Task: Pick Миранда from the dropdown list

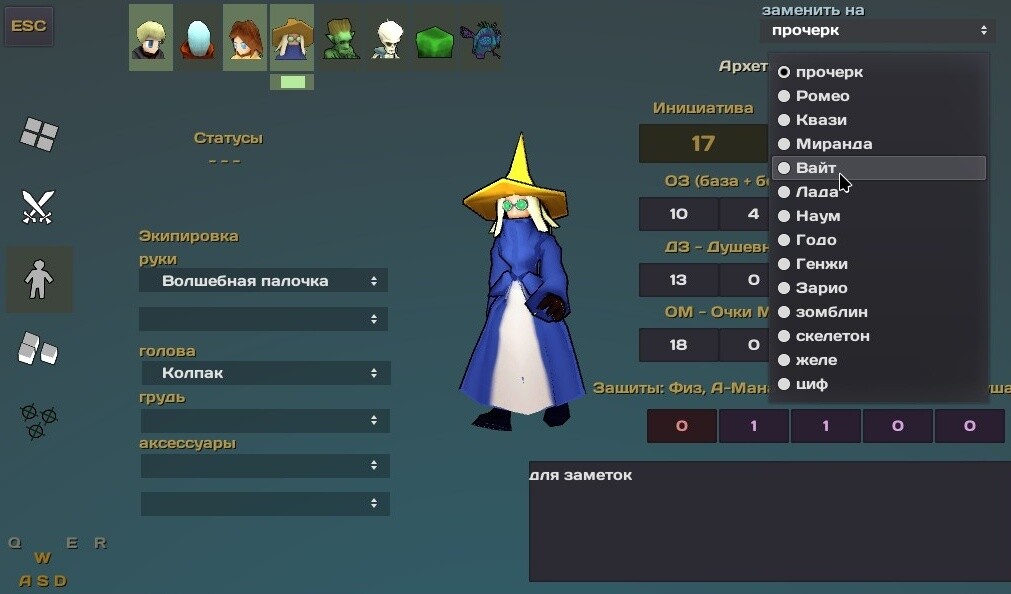Action: (x=833, y=144)
